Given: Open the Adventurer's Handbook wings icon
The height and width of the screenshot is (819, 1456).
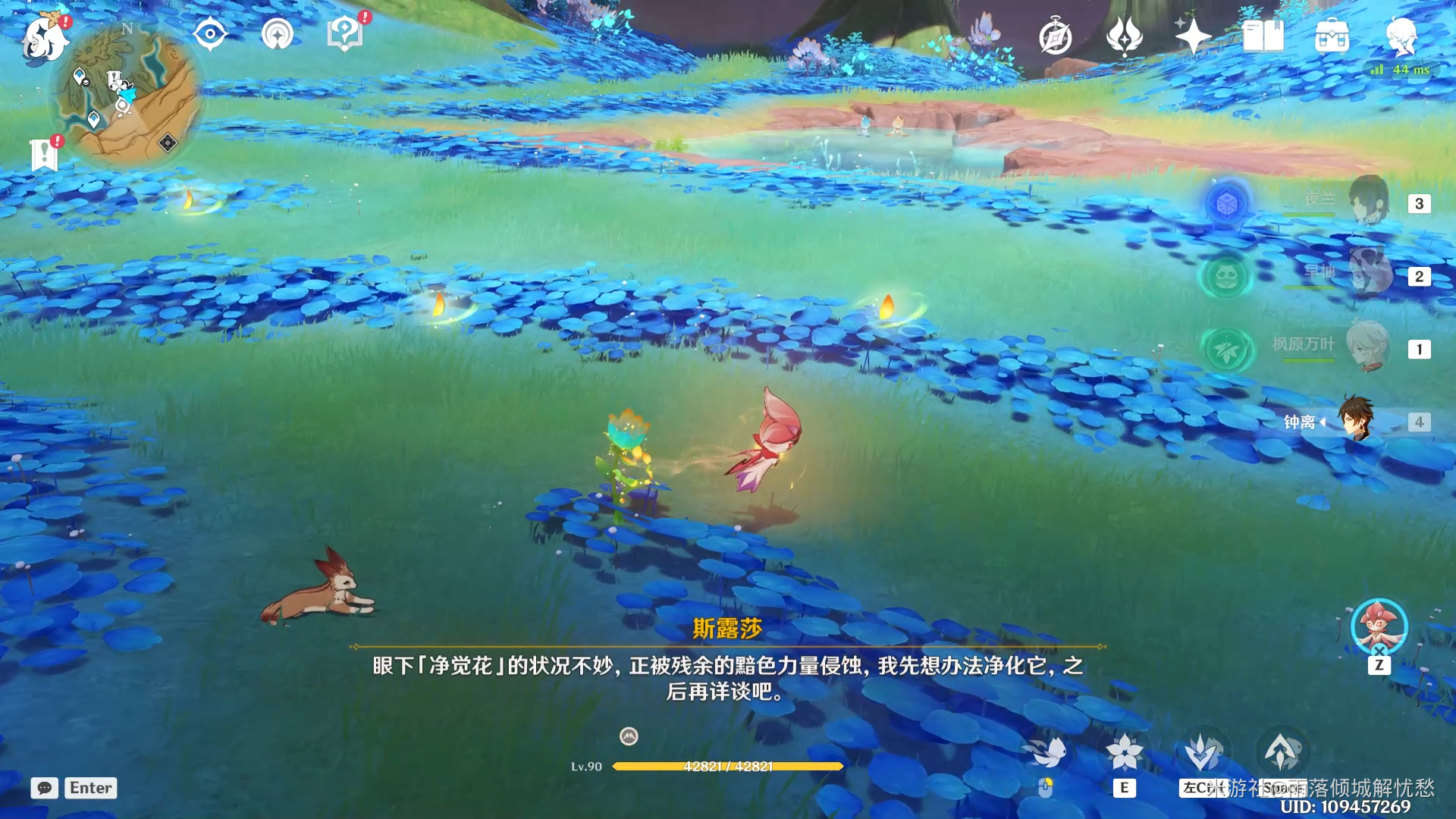Looking at the screenshot, I should coord(1125,35).
